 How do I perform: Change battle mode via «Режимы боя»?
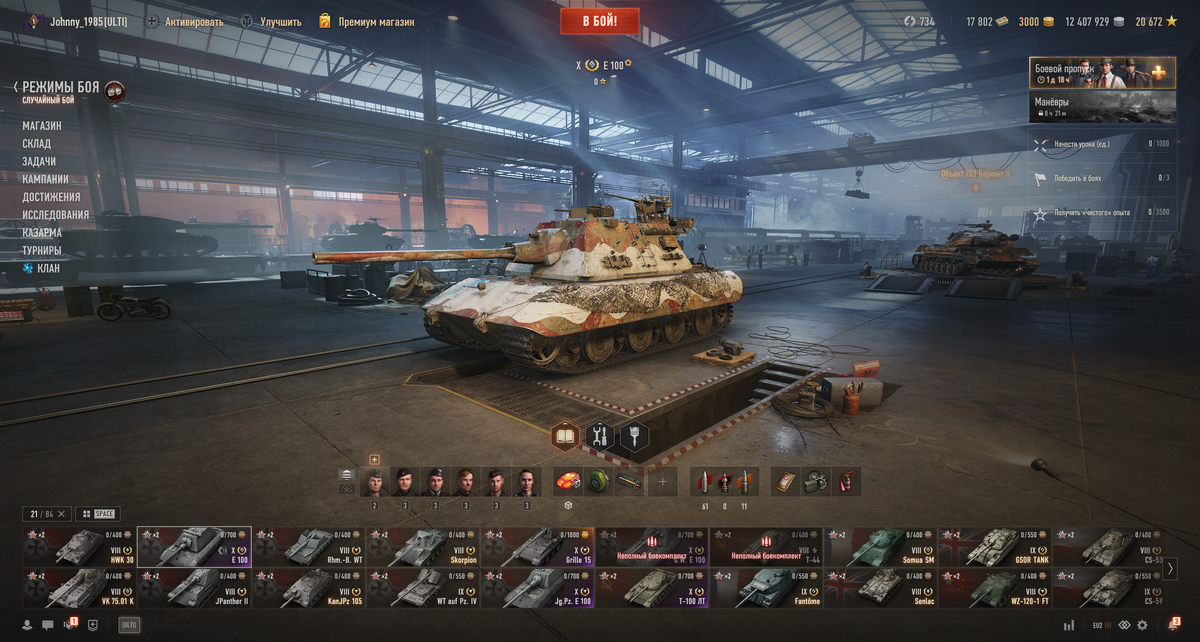pyautogui.click(x=60, y=88)
